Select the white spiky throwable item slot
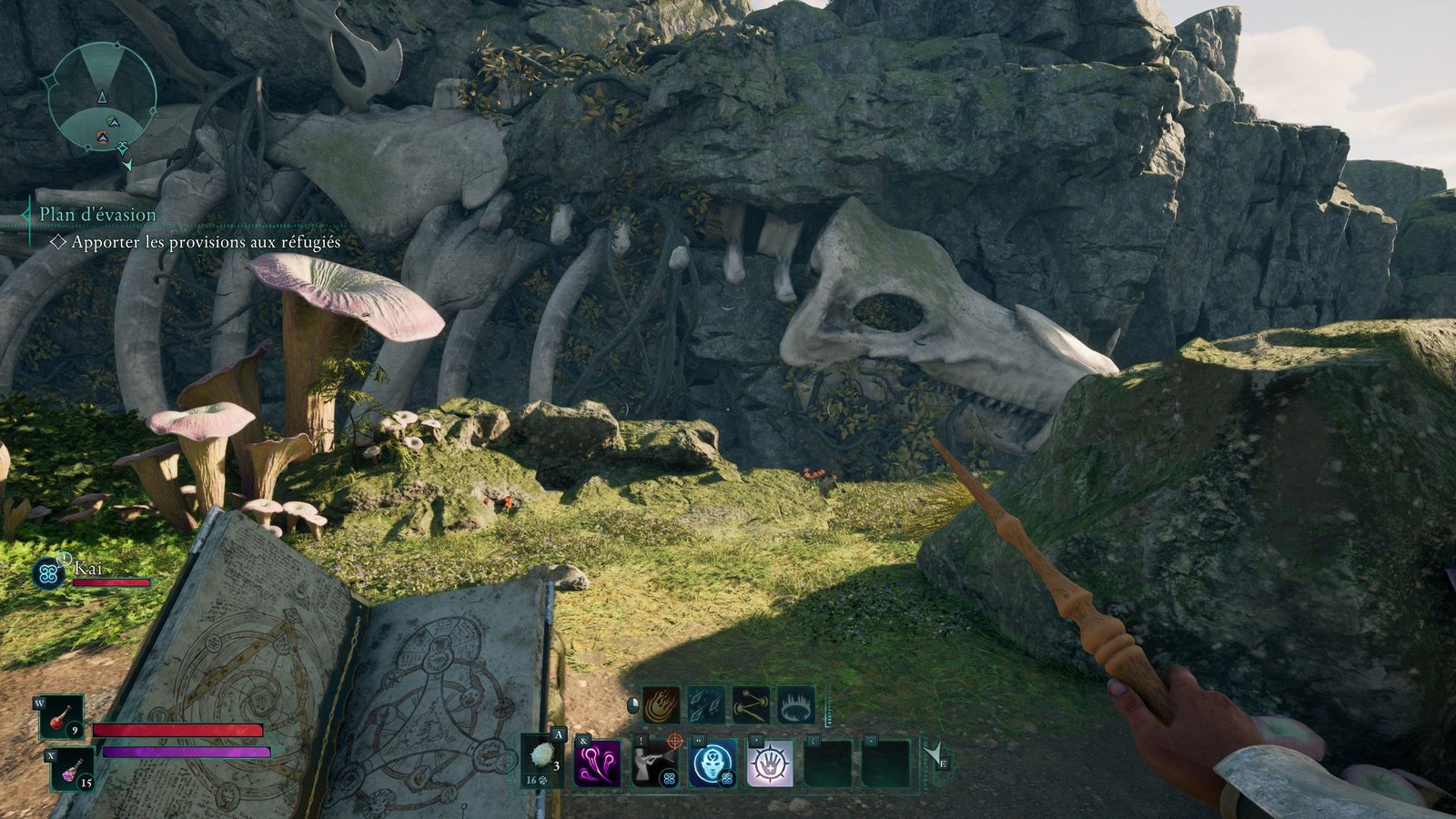The height and width of the screenshot is (819, 1456). pos(544,760)
